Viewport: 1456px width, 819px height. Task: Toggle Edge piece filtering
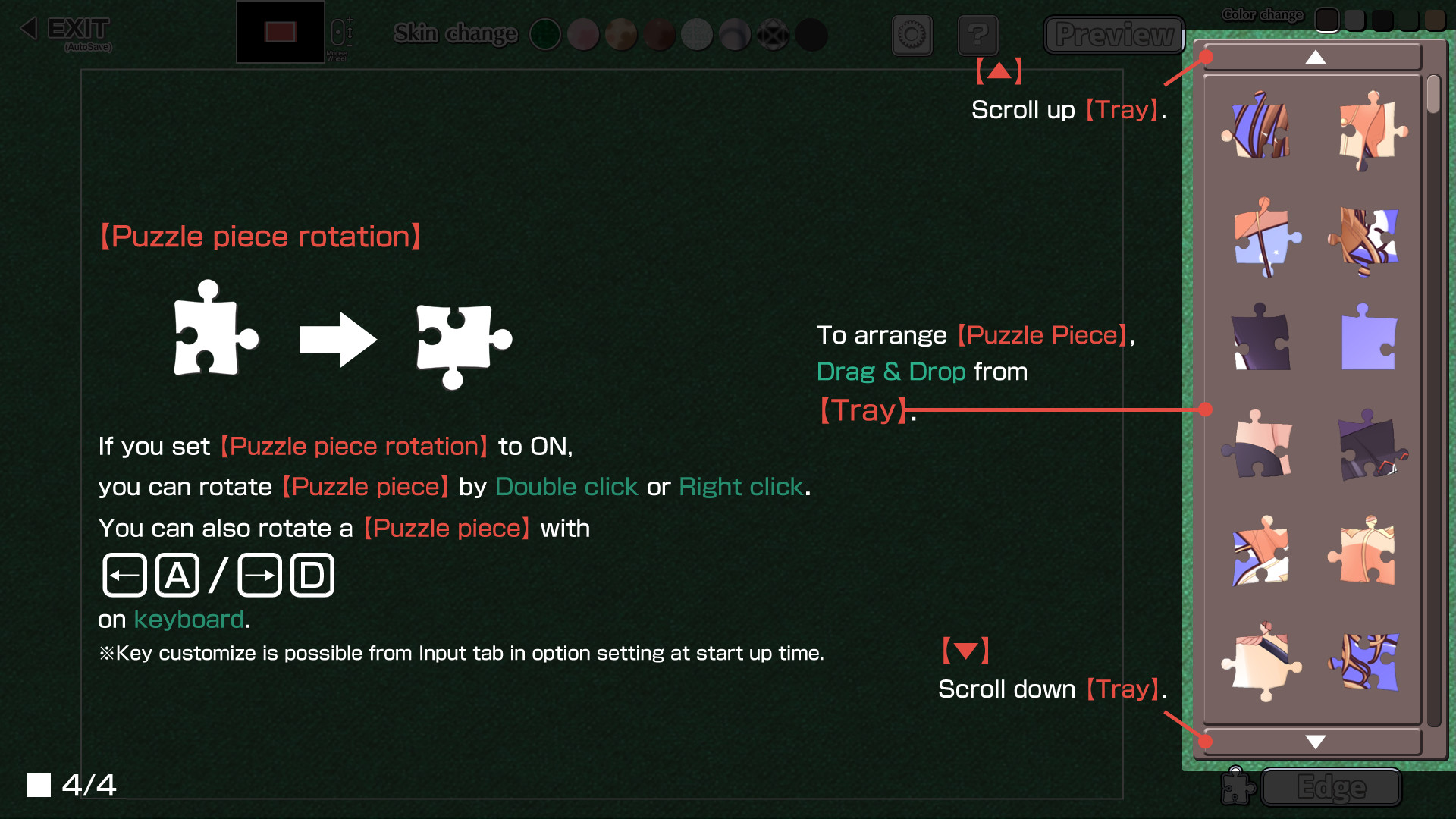pyautogui.click(x=1331, y=788)
